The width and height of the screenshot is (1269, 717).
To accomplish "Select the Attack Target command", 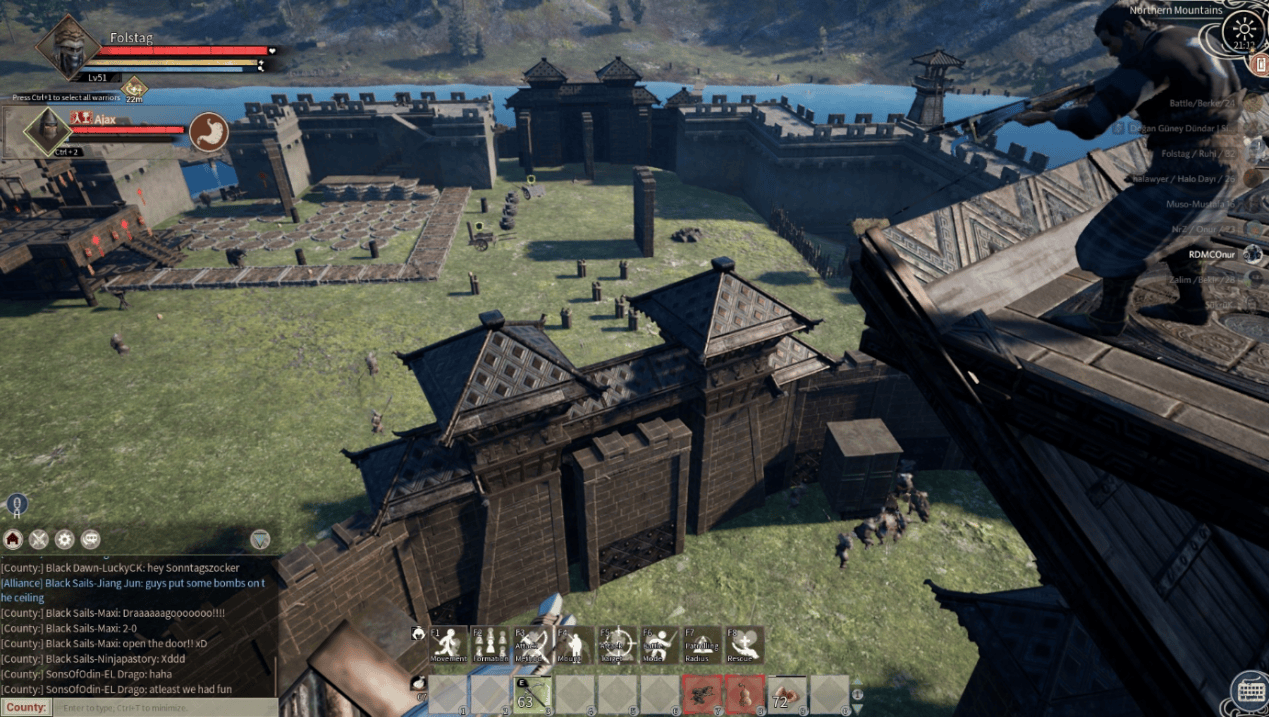I will pos(618,644).
